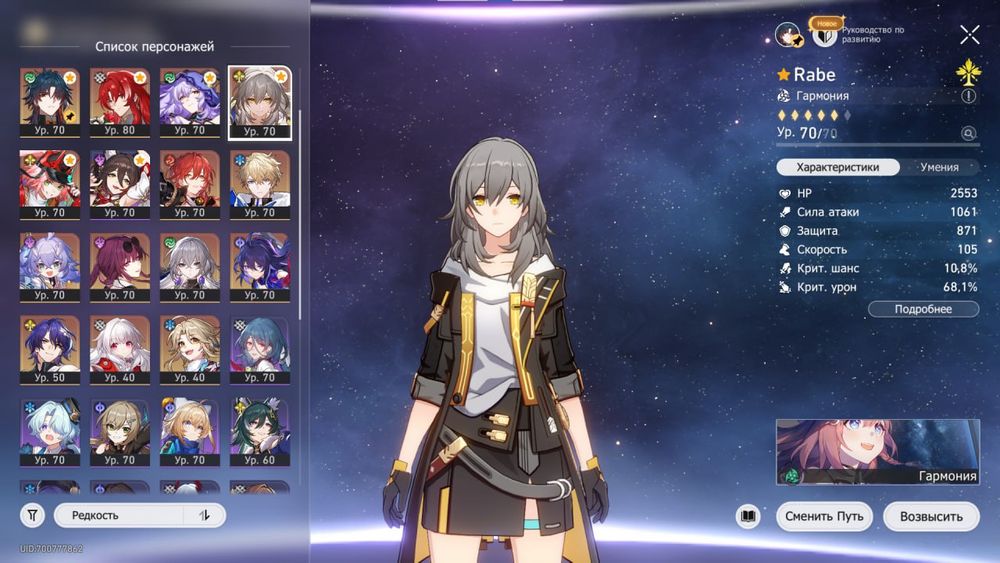This screenshot has width=1000, height=563.
Task: Click the Сменить Путь button
Action: (824, 516)
